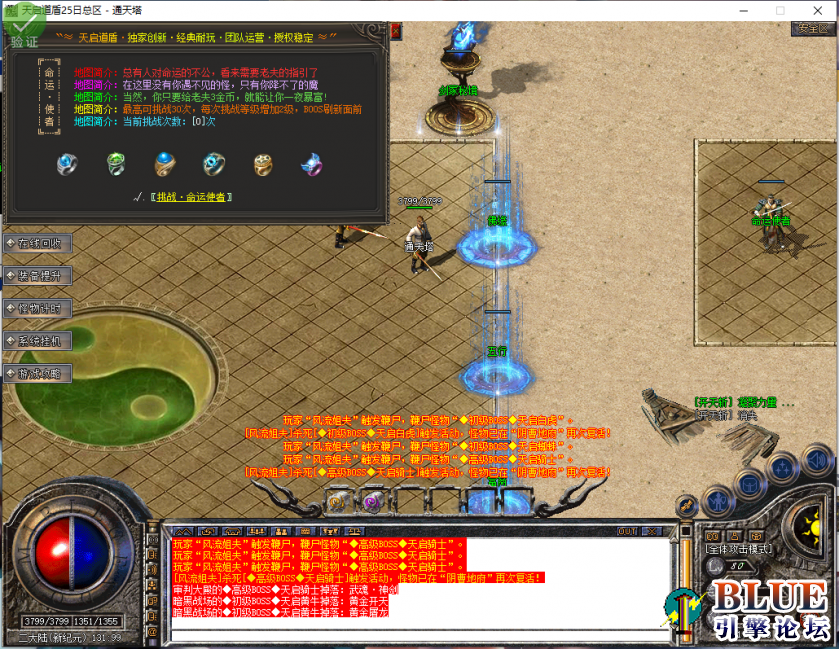Open the 系统挂机 auto-play button
Image resolution: width=839 pixels, height=649 pixels.
[x=38, y=341]
